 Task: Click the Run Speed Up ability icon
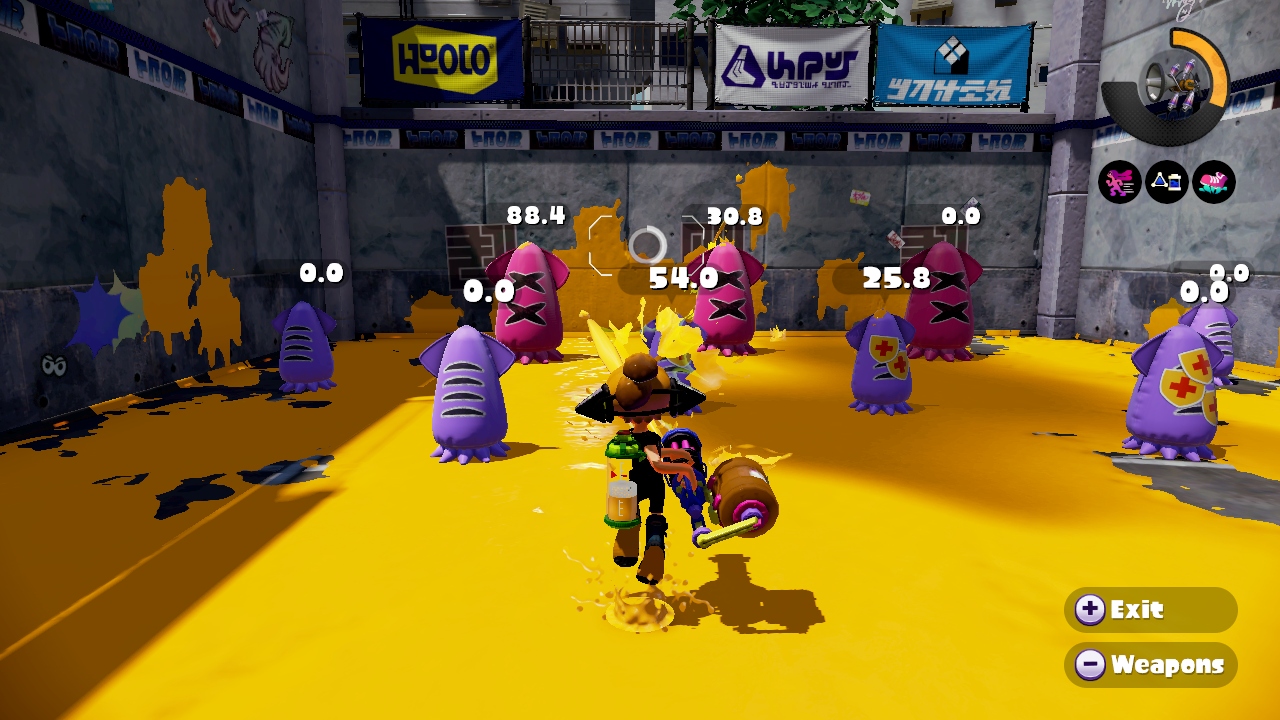(1119, 182)
